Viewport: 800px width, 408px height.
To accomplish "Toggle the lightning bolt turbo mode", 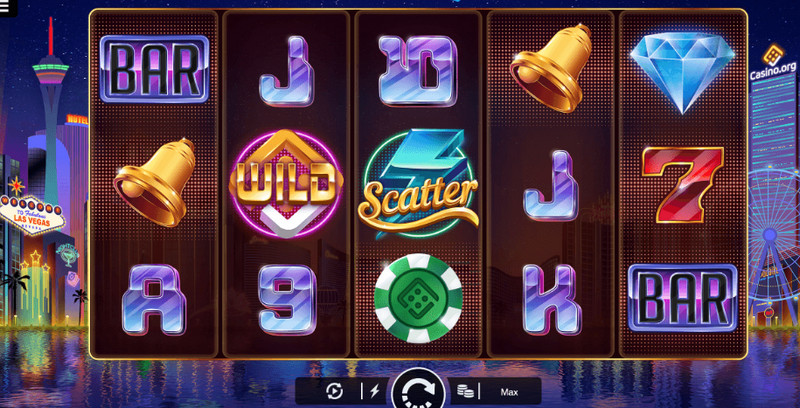I will pyautogui.click(x=374, y=391).
